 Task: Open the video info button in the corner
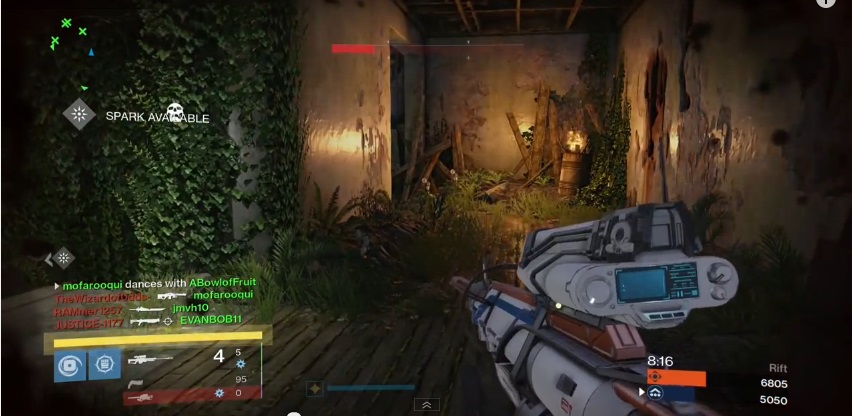pos(826,3)
